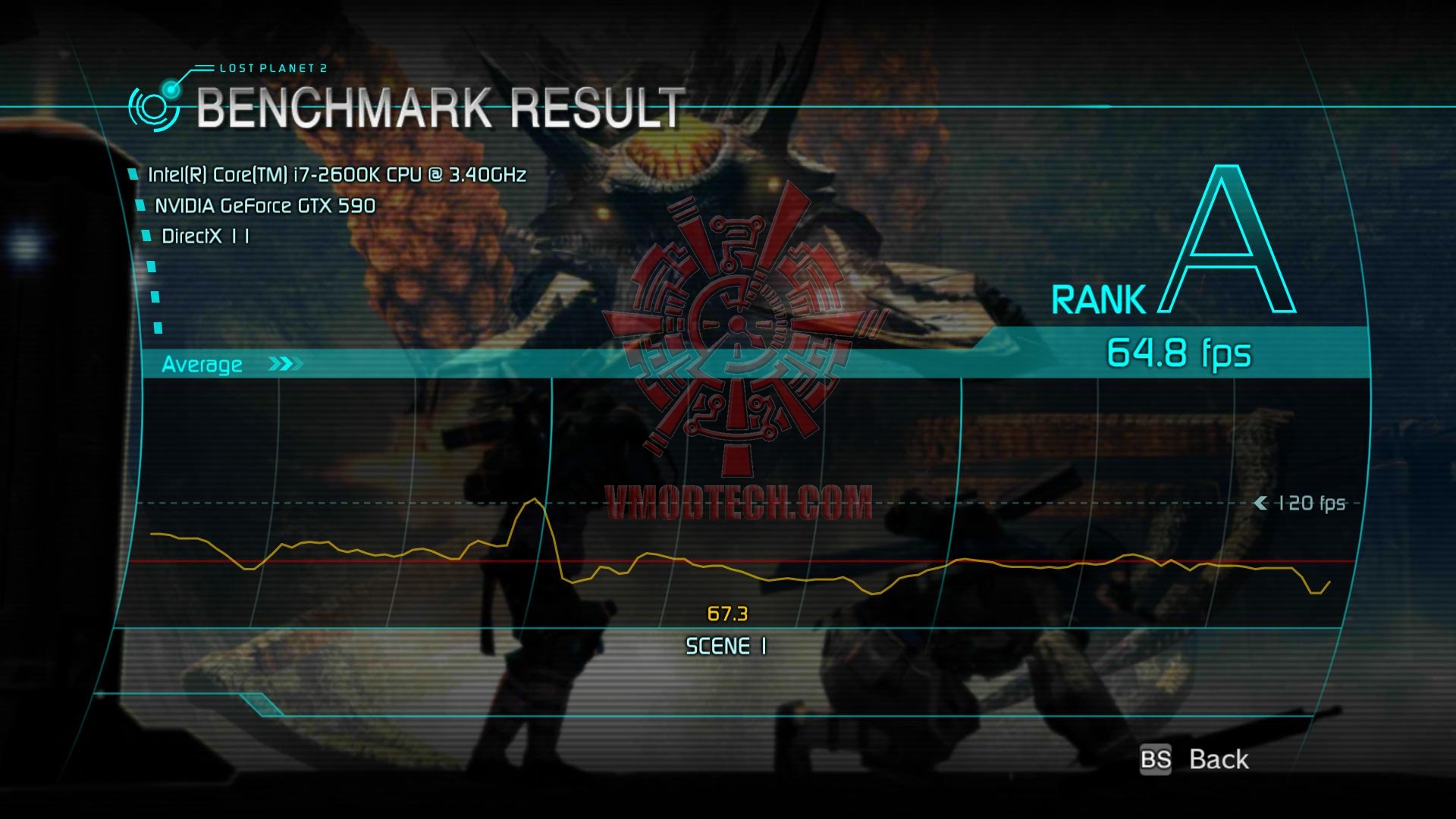This screenshot has height=819, width=1456.
Task: Go back from the benchmark result screen
Action: [1197, 759]
